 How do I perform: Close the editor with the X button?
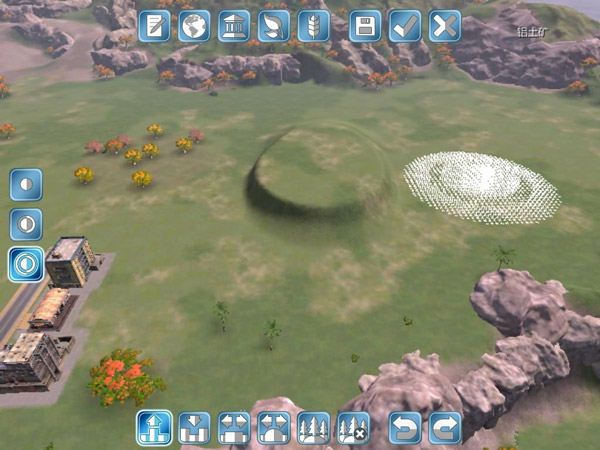point(445,26)
